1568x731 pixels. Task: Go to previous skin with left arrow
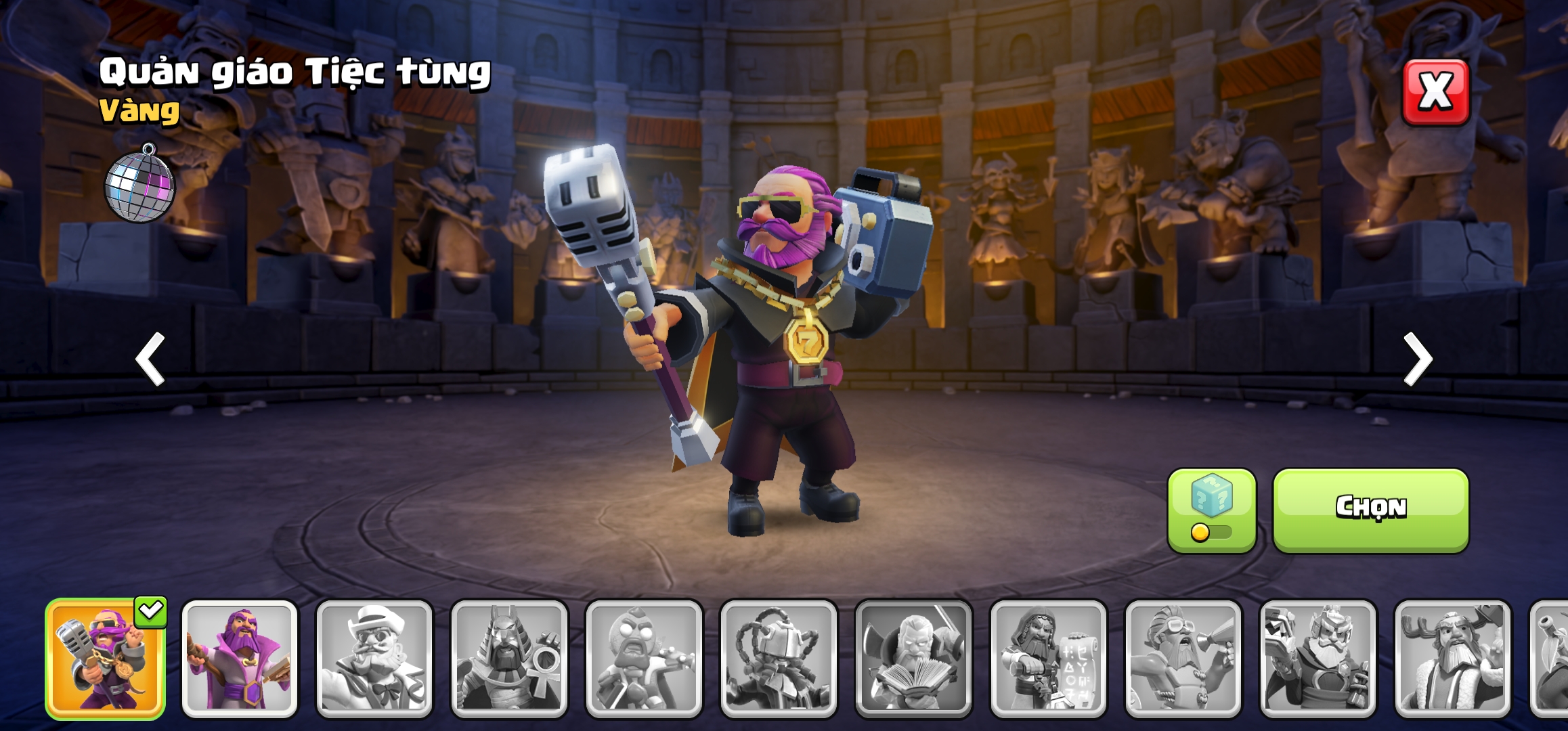[x=150, y=359]
